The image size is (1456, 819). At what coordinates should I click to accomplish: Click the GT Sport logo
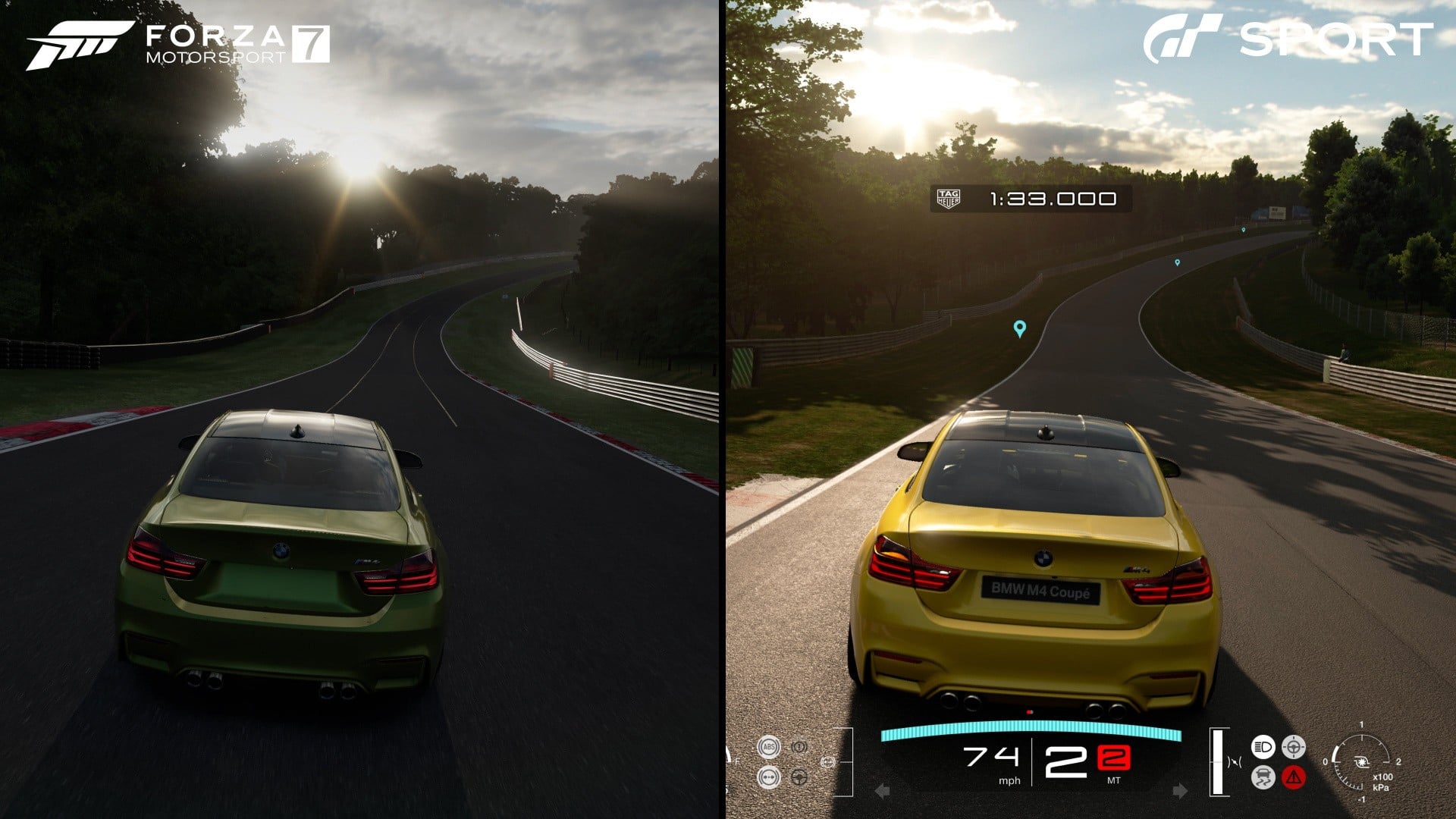click(x=1288, y=38)
